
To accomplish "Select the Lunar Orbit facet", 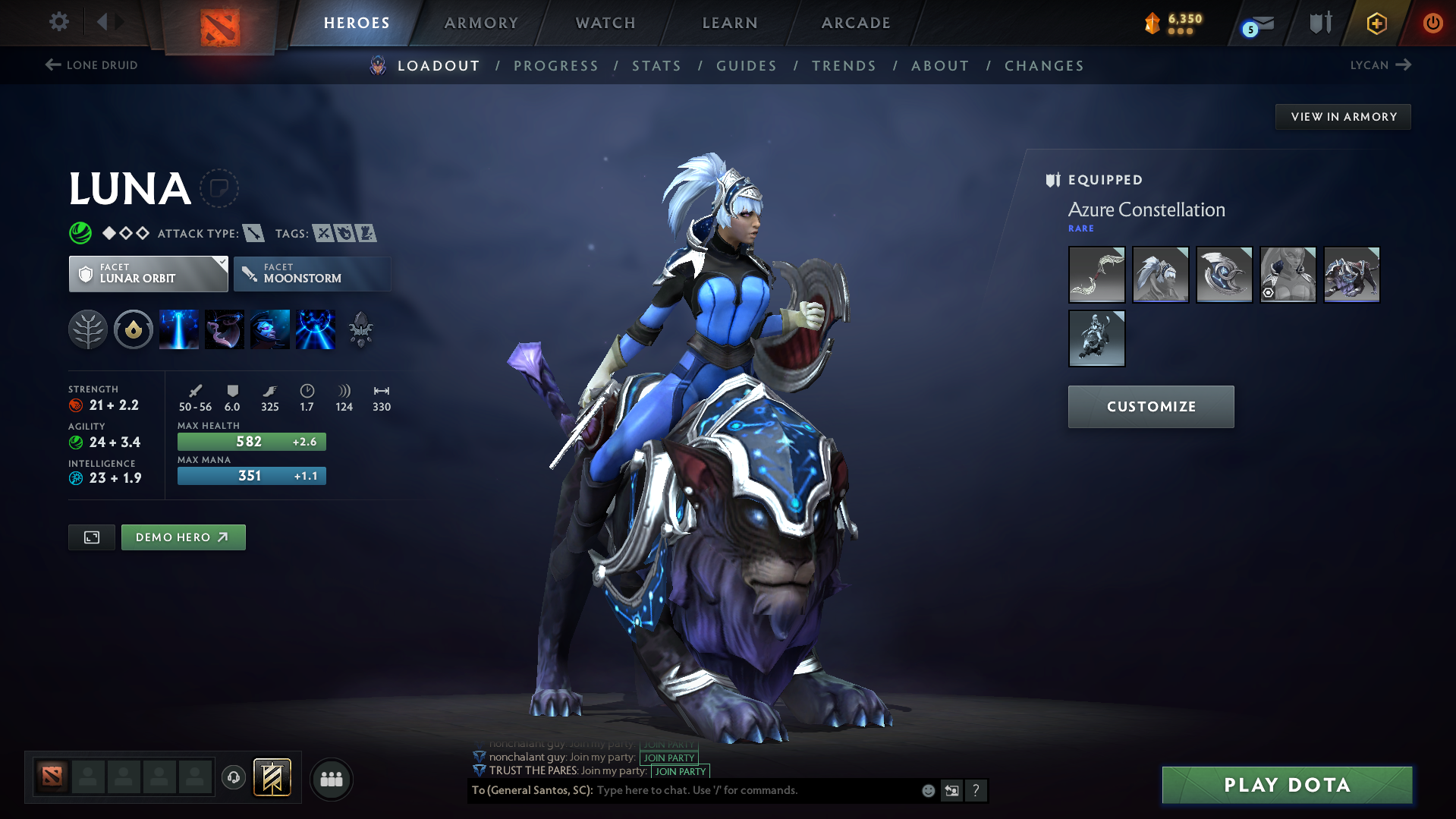I will (148, 274).
